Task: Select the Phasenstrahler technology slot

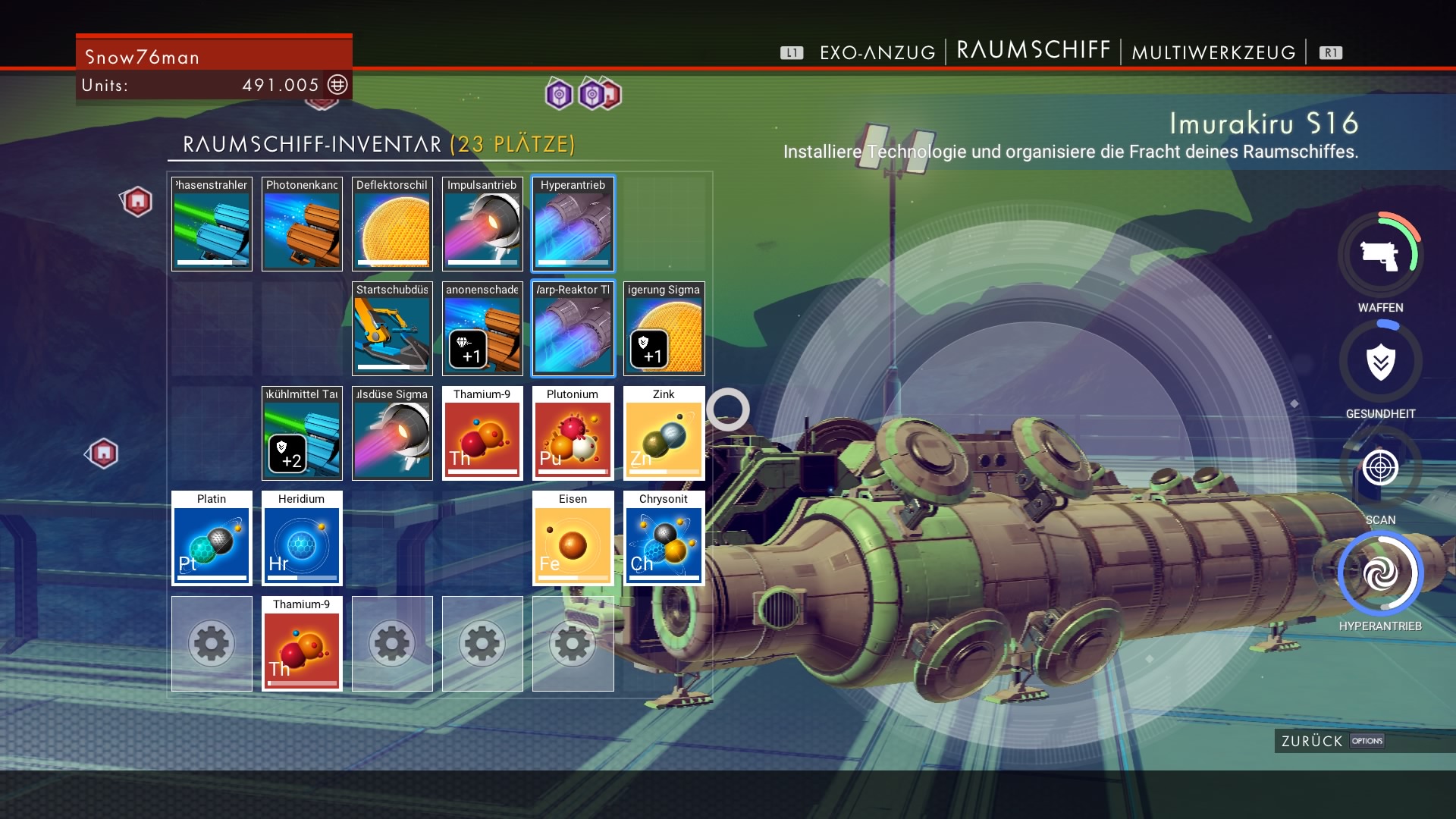Action: pyautogui.click(x=212, y=224)
